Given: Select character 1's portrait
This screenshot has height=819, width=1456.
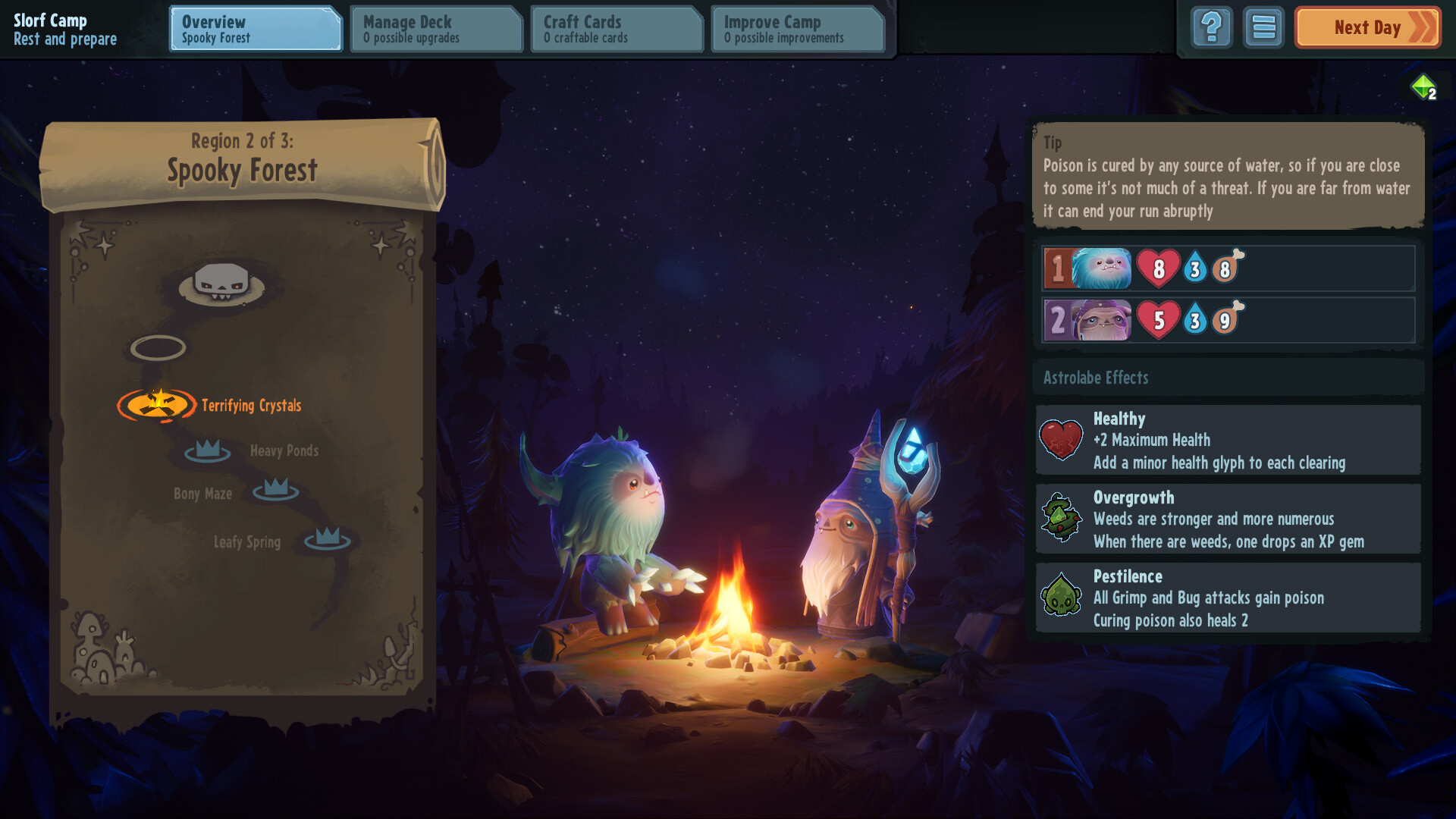Looking at the screenshot, I should coord(1102,268).
